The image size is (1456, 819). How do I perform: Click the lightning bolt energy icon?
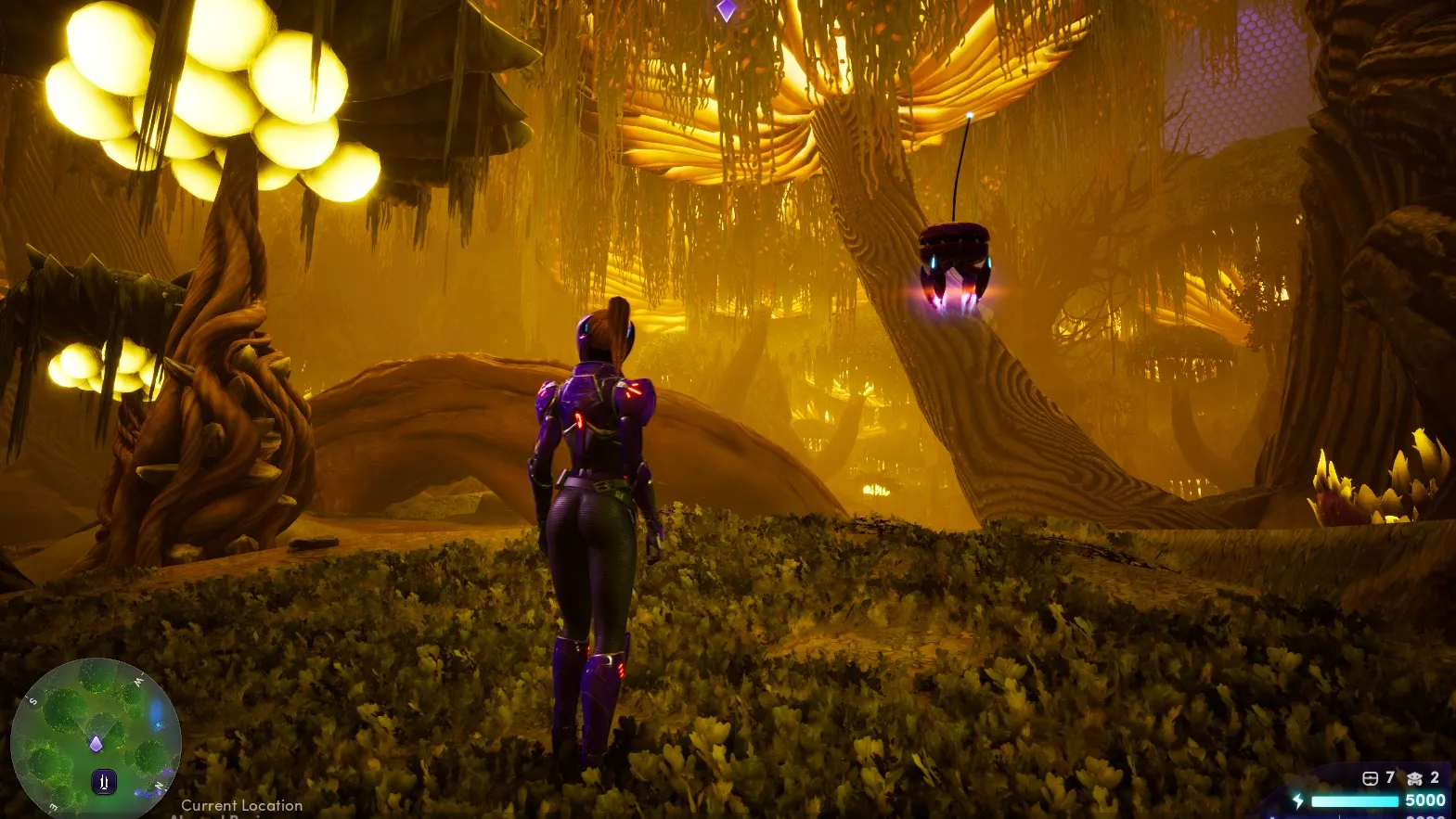click(1298, 800)
